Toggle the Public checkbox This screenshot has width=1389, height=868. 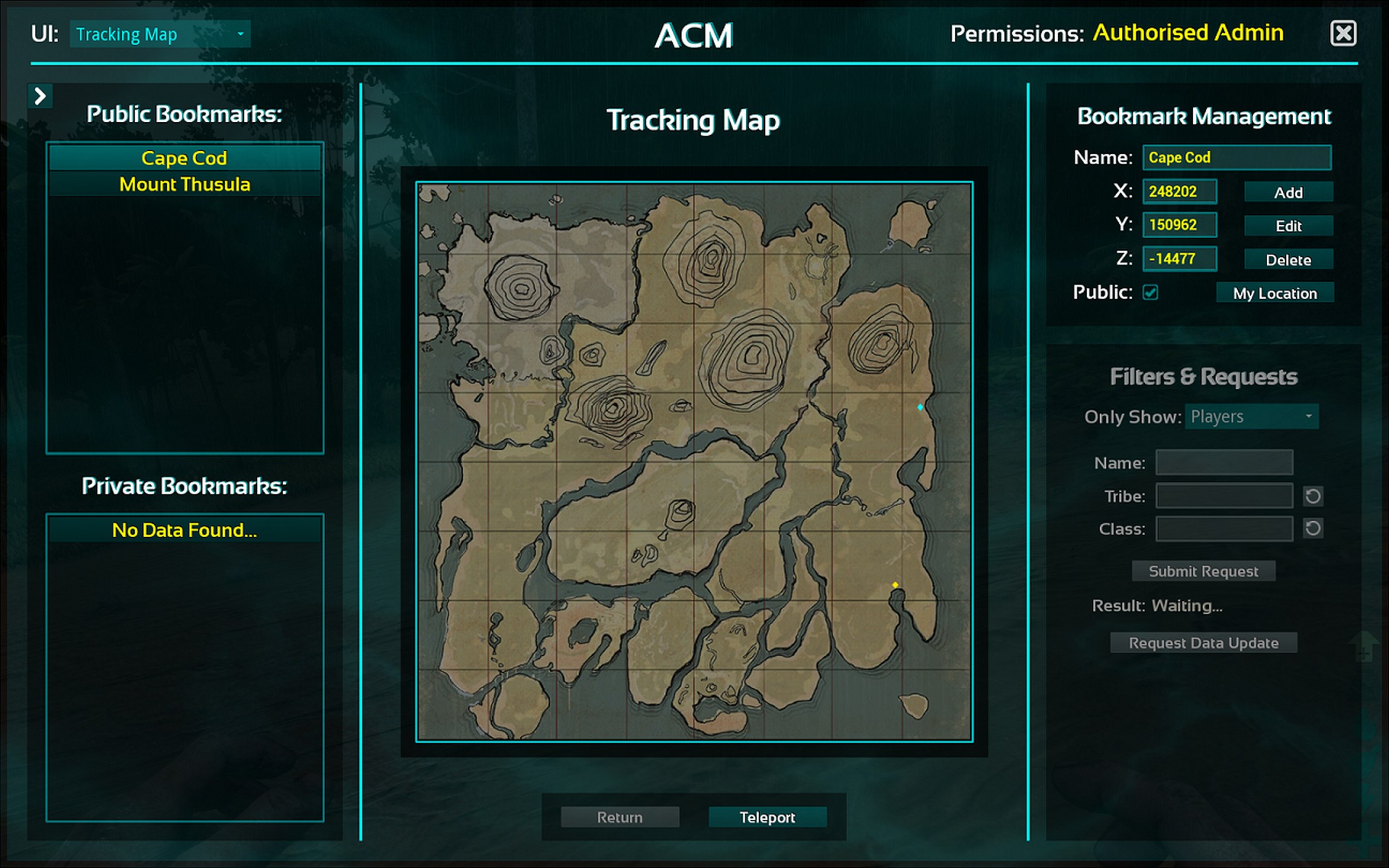[x=1150, y=293]
